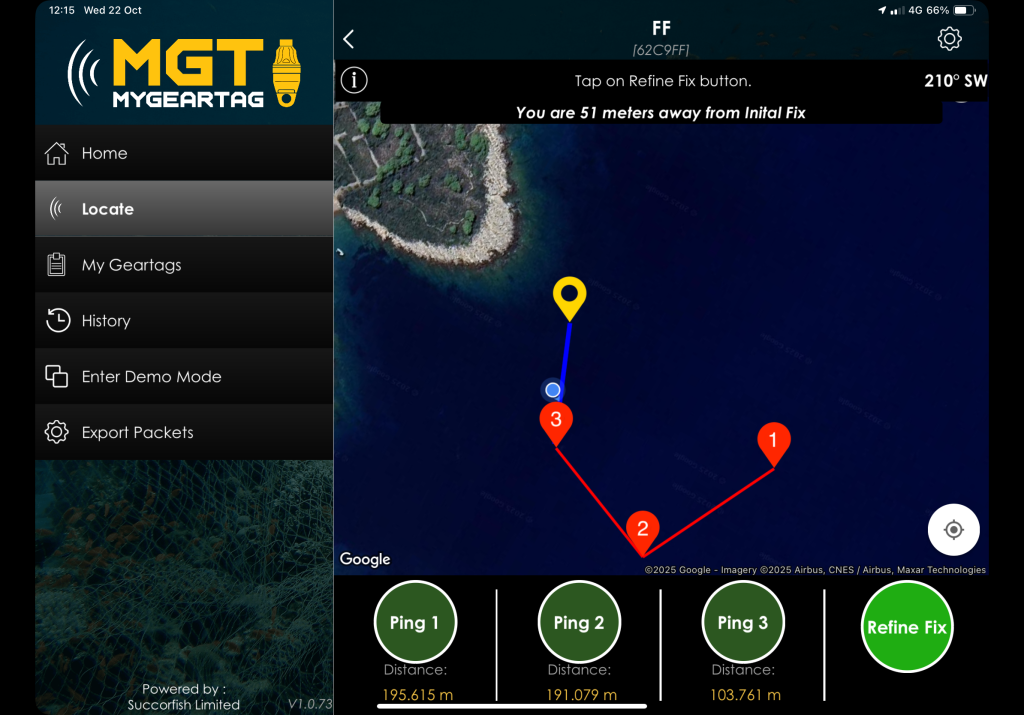Click the Google logo on the map

pyautogui.click(x=365, y=559)
